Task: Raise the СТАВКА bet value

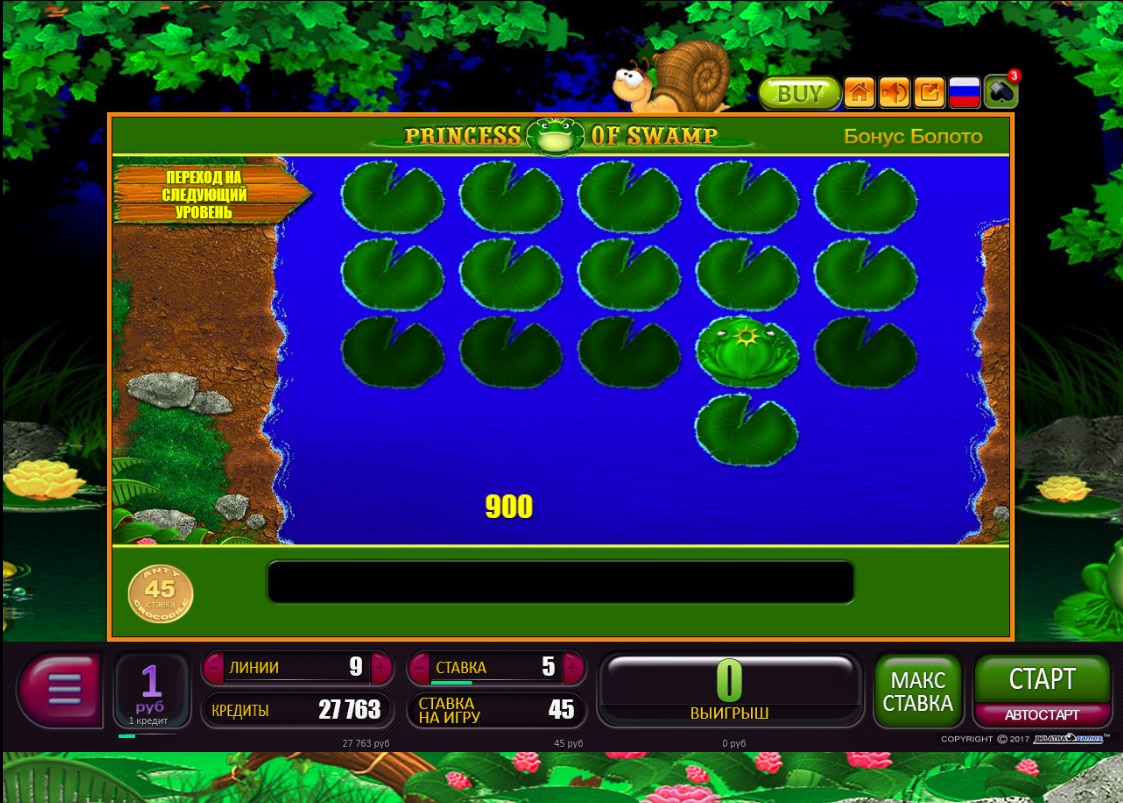Action: [x=573, y=667]
